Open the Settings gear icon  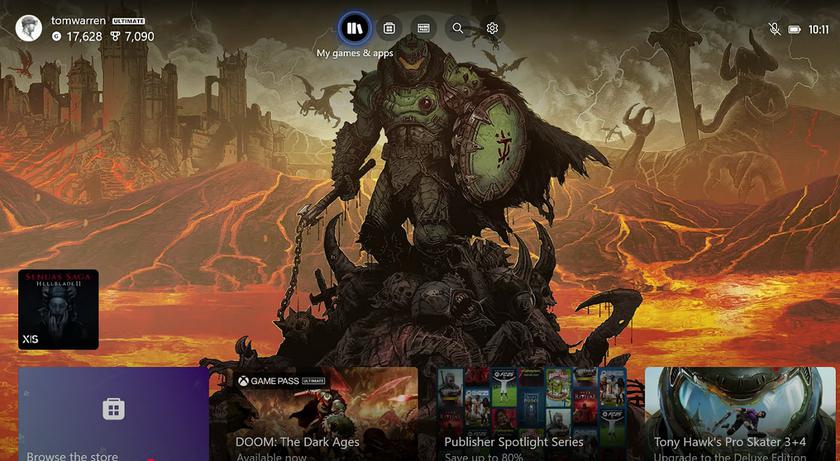492,28
